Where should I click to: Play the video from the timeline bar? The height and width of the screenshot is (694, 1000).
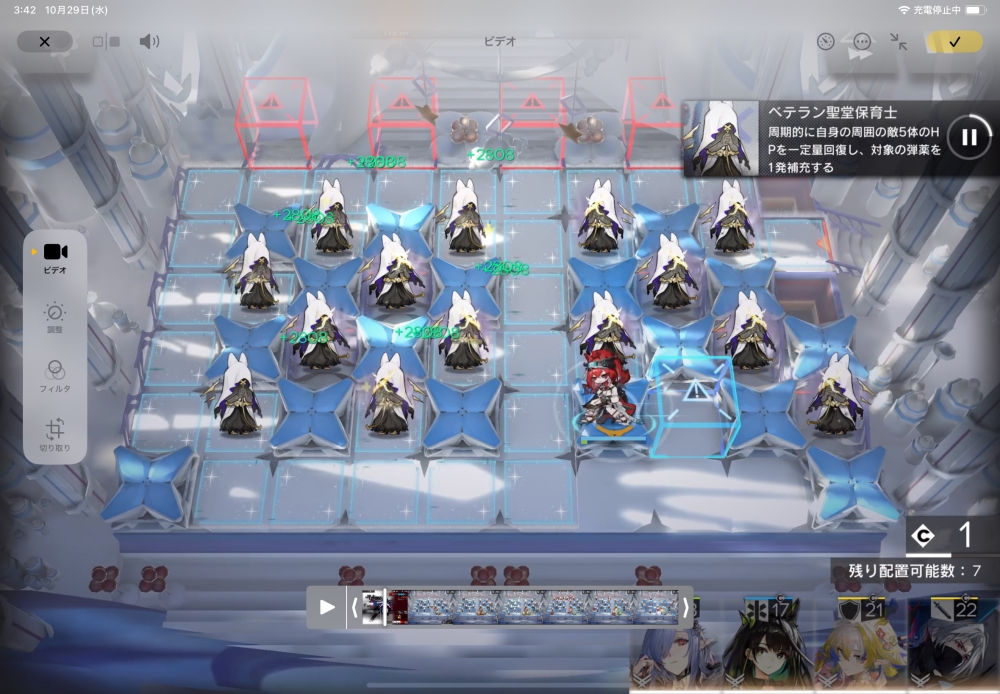327,607
